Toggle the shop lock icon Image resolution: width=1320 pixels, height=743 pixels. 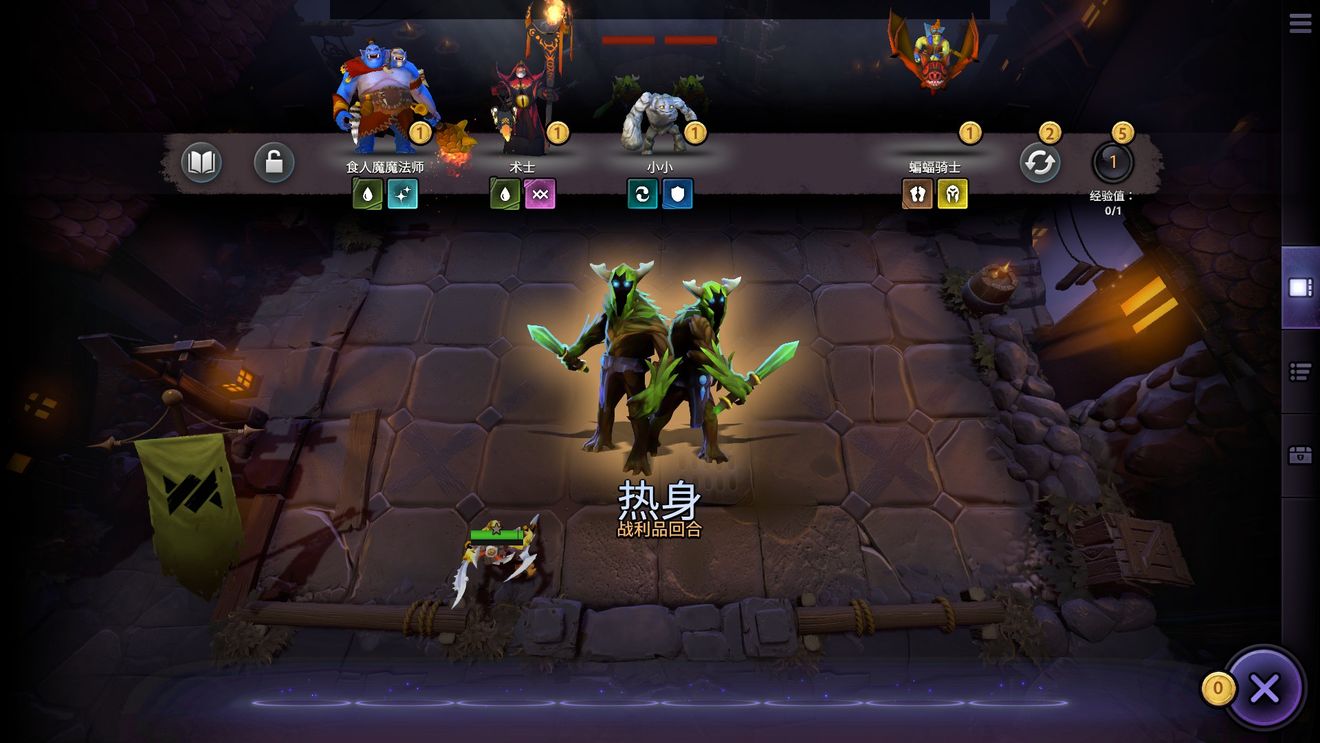click(273, 162)
